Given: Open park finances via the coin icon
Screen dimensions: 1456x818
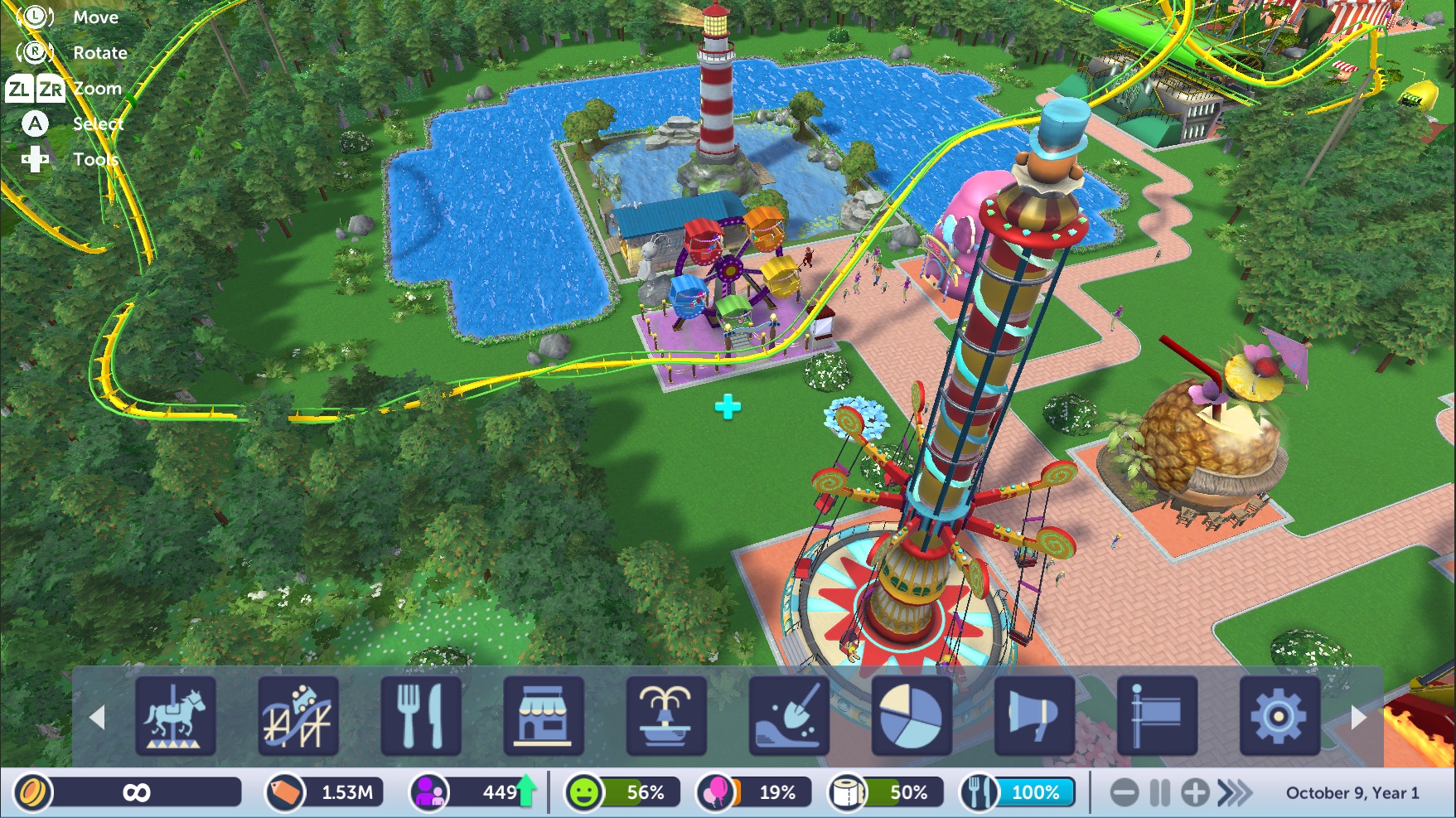Looking at the screenshot, I should [33, 793].
